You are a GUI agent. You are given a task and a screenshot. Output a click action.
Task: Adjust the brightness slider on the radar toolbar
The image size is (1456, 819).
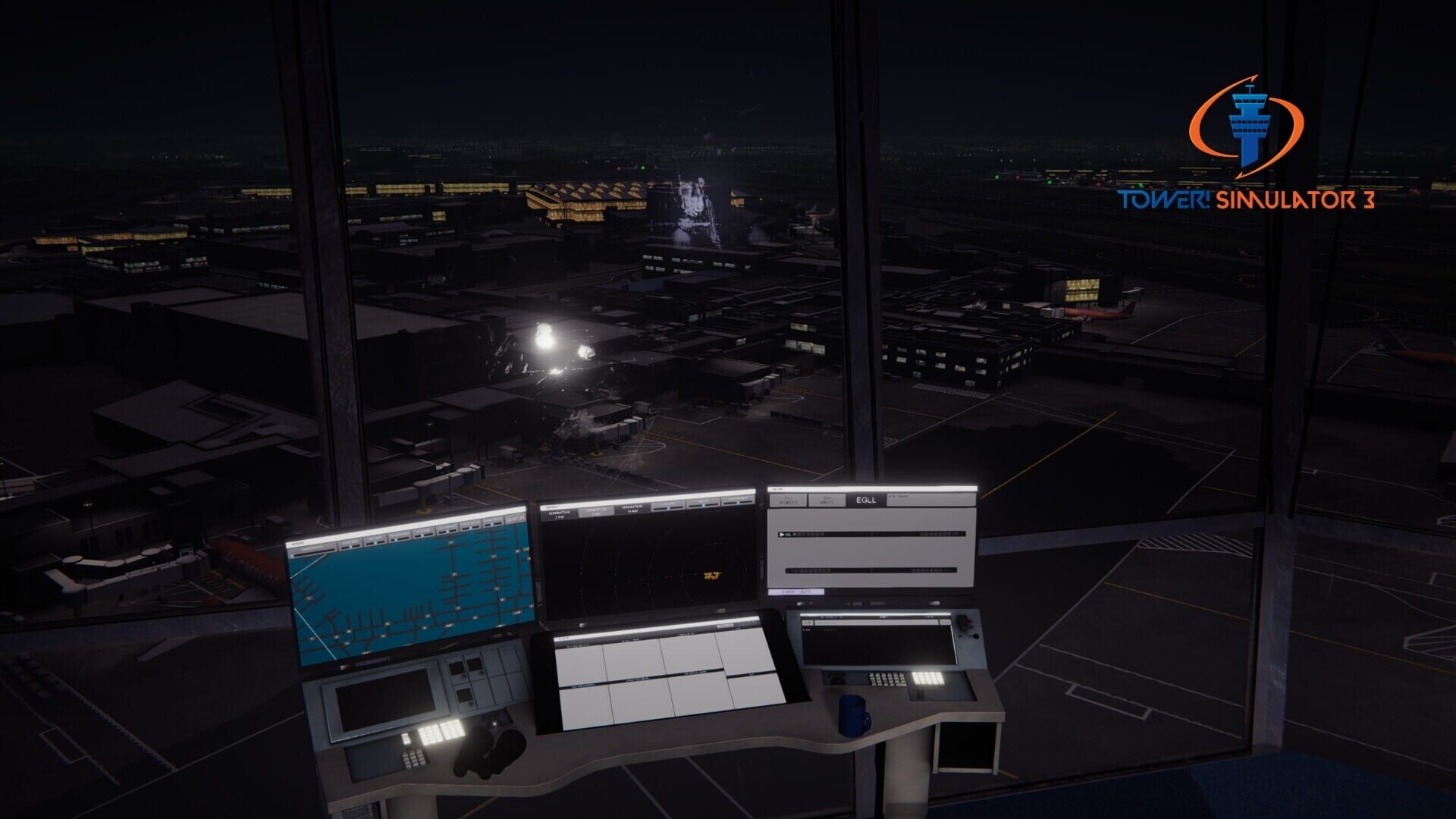(701, 504)
